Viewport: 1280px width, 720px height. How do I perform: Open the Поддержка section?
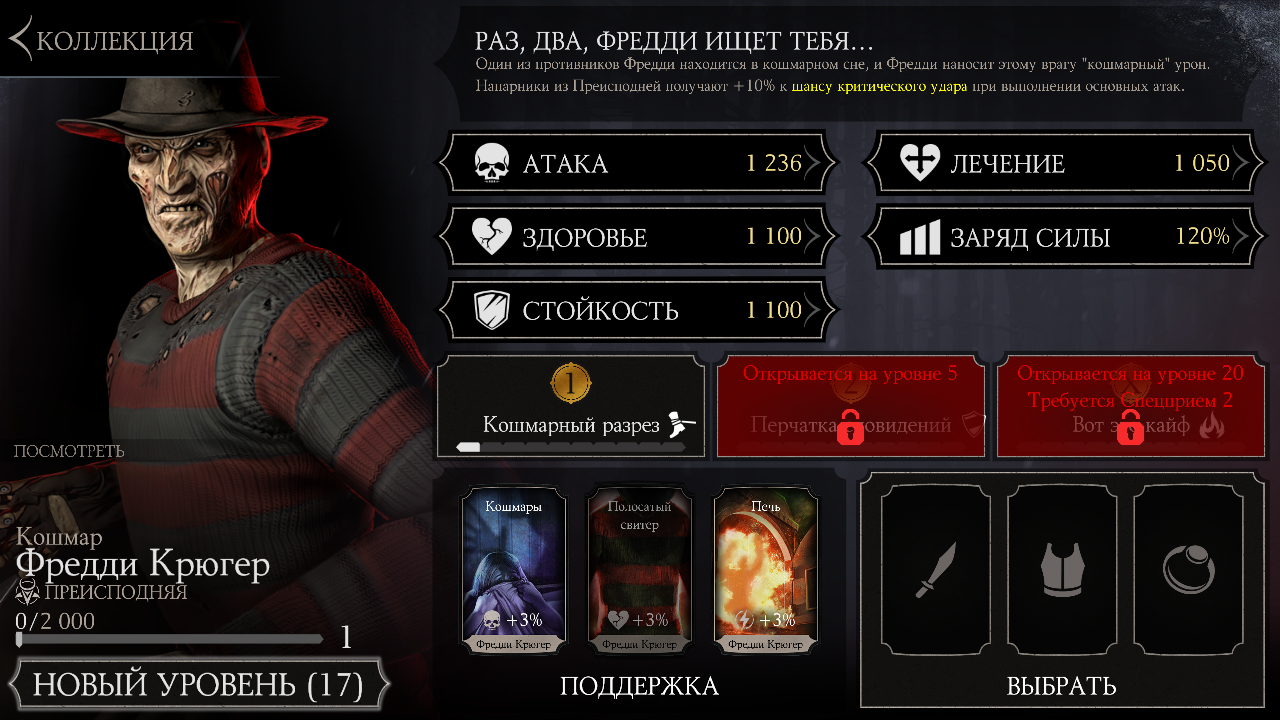click(639, 686)
